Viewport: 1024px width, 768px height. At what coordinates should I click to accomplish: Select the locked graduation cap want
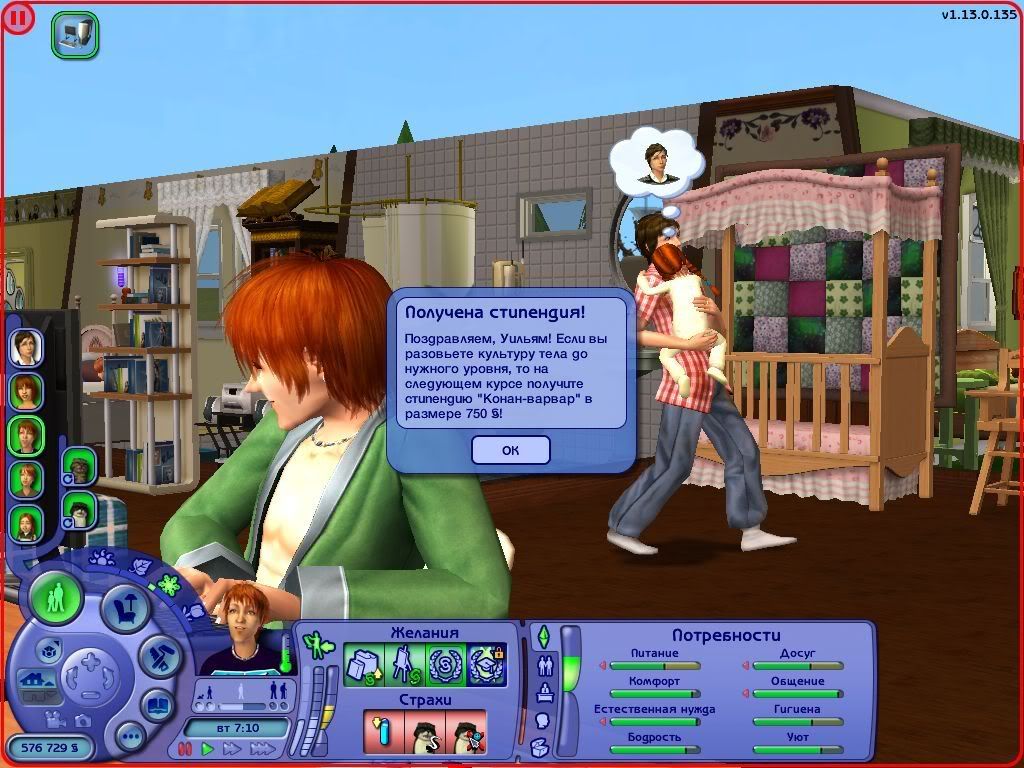tap(487, 665)
